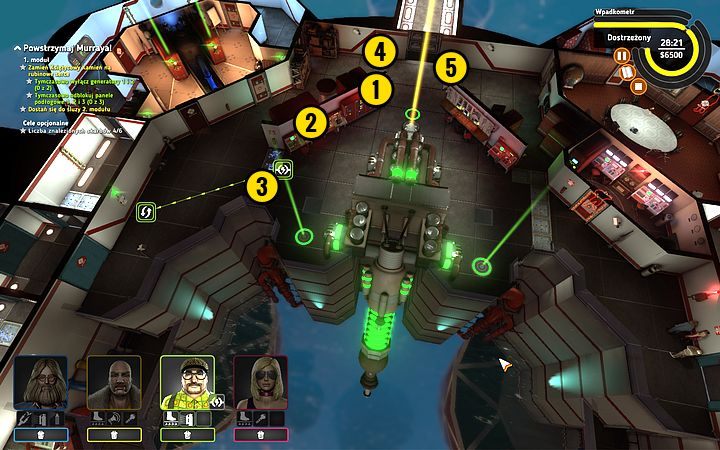Pause the heist with the pause button
The image size is (720, 450).
[x=621, y=56]
